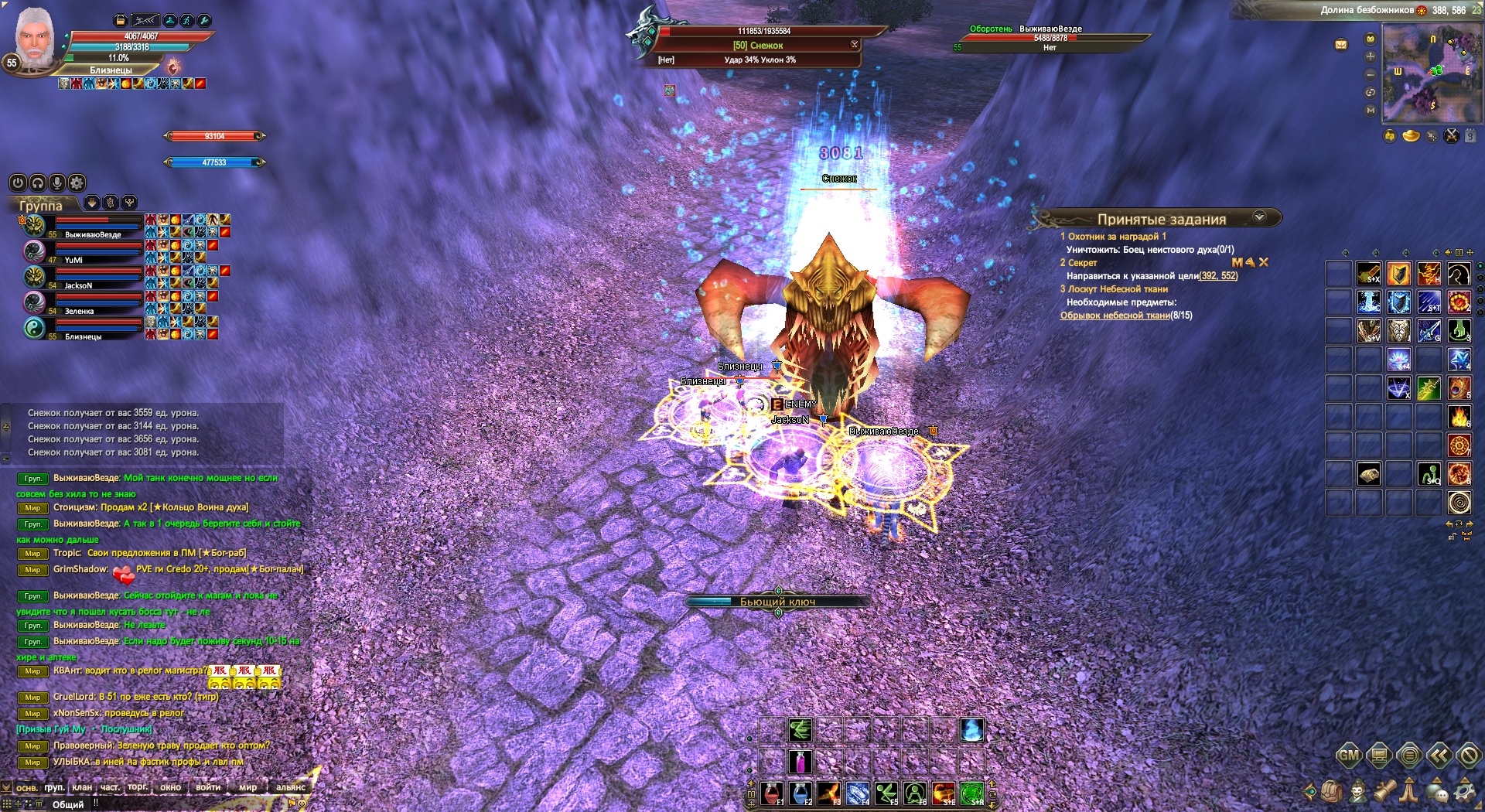
Task: Switch chat to the "клан" tab
Action: click(x=82, y=787)
